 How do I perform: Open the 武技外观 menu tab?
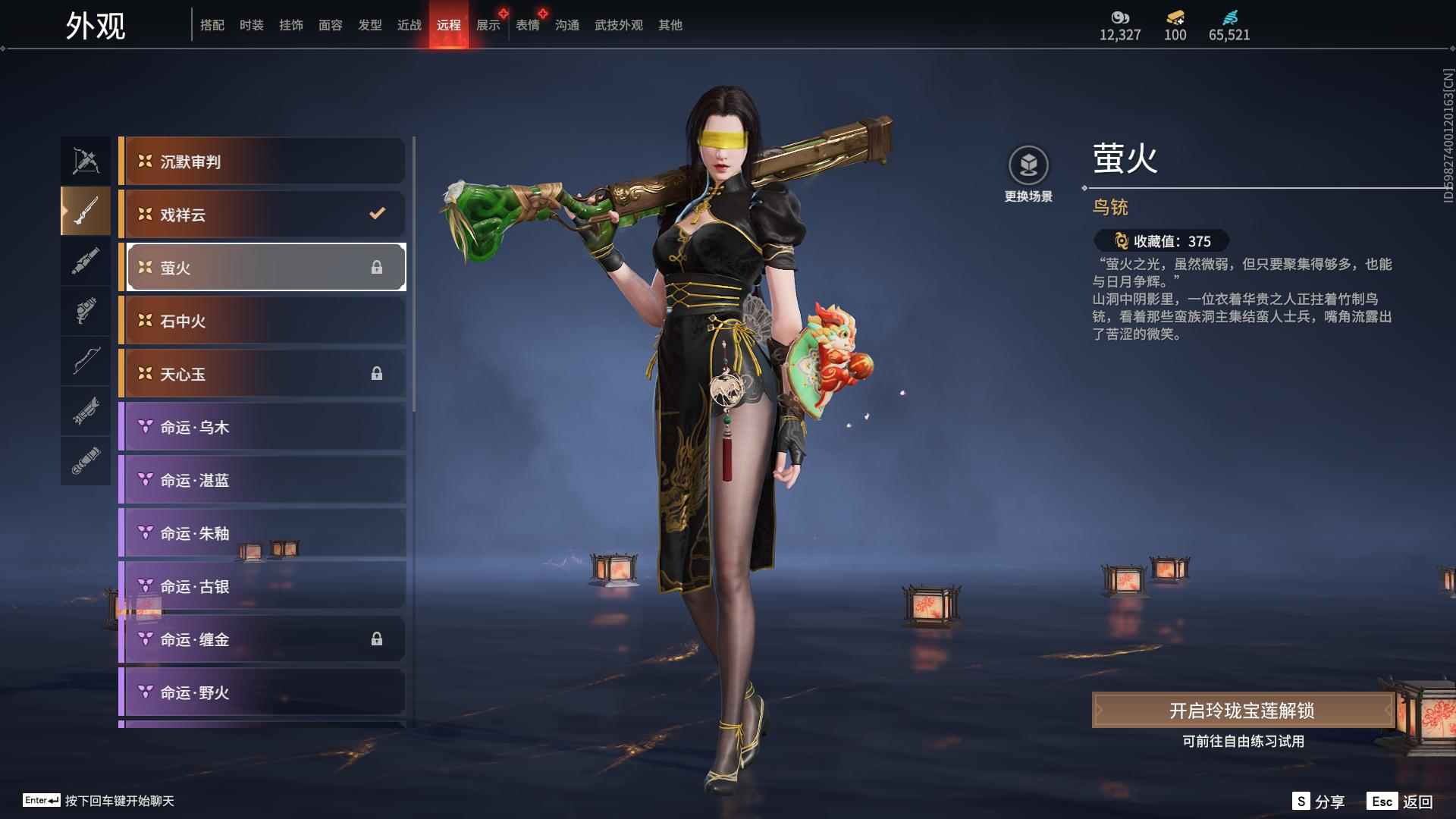617,24
